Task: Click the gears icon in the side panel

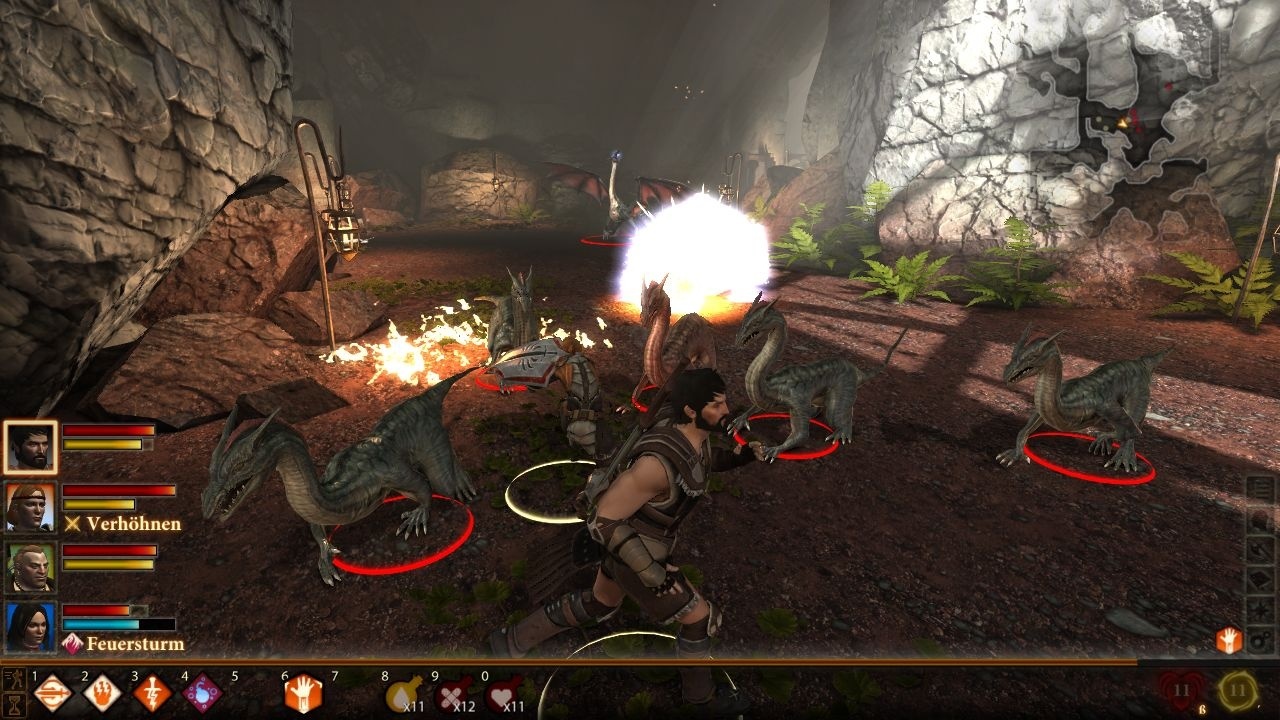Action: 1261,639
